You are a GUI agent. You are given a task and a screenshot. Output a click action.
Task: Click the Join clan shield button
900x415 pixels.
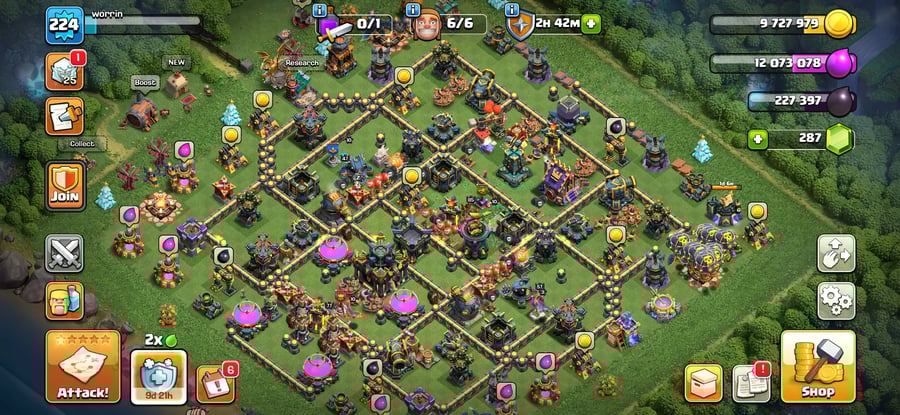65,186
